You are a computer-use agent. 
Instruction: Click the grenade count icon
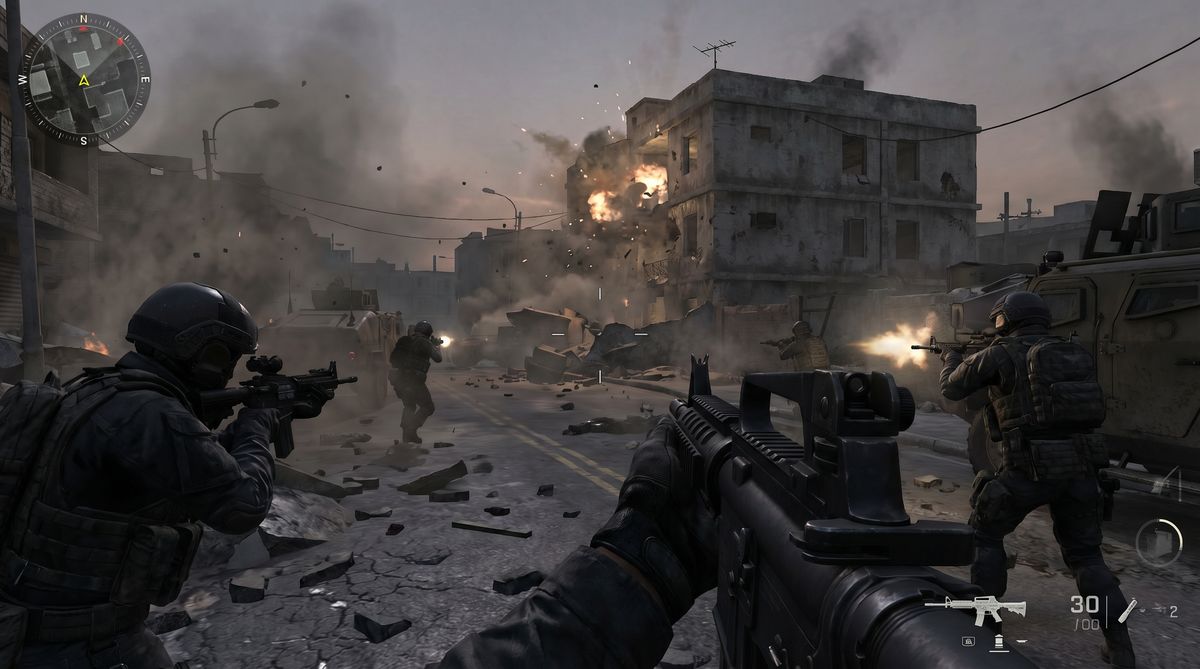[1127, 609]
